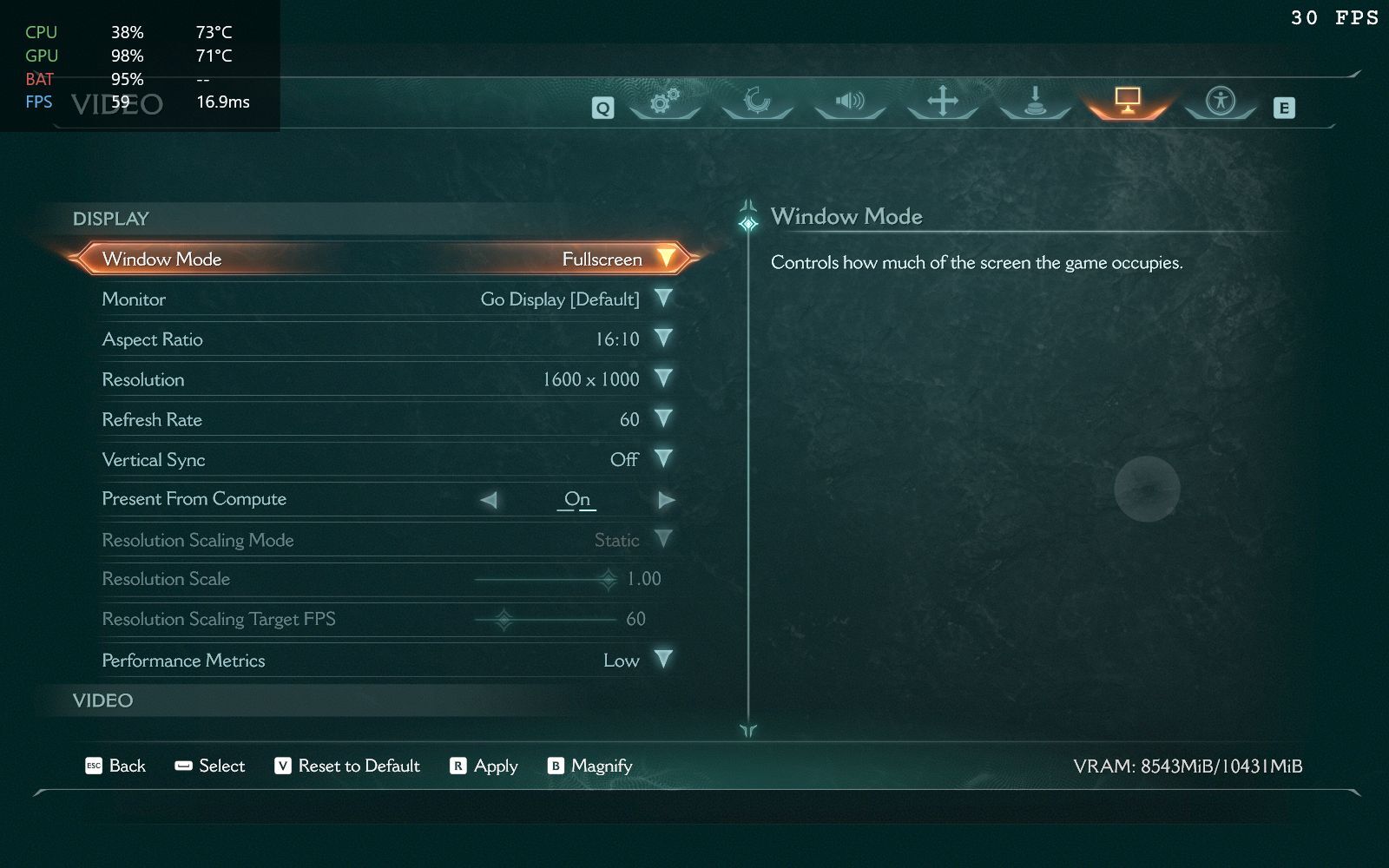This screenshot has width=1389, height=868.
Task: Activate the Magnify option
Action: tap(589, 766)
